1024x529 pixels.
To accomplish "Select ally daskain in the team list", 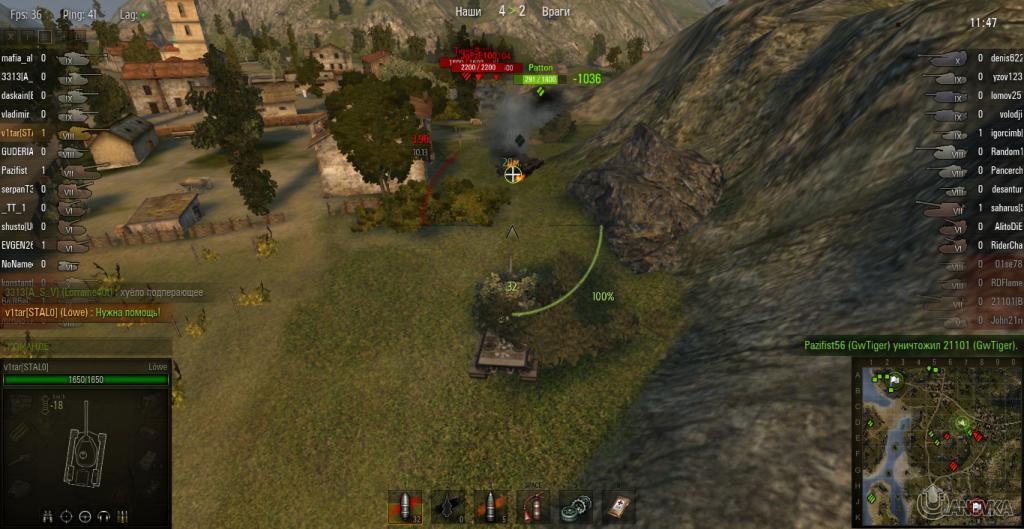I will coord(17,95).
